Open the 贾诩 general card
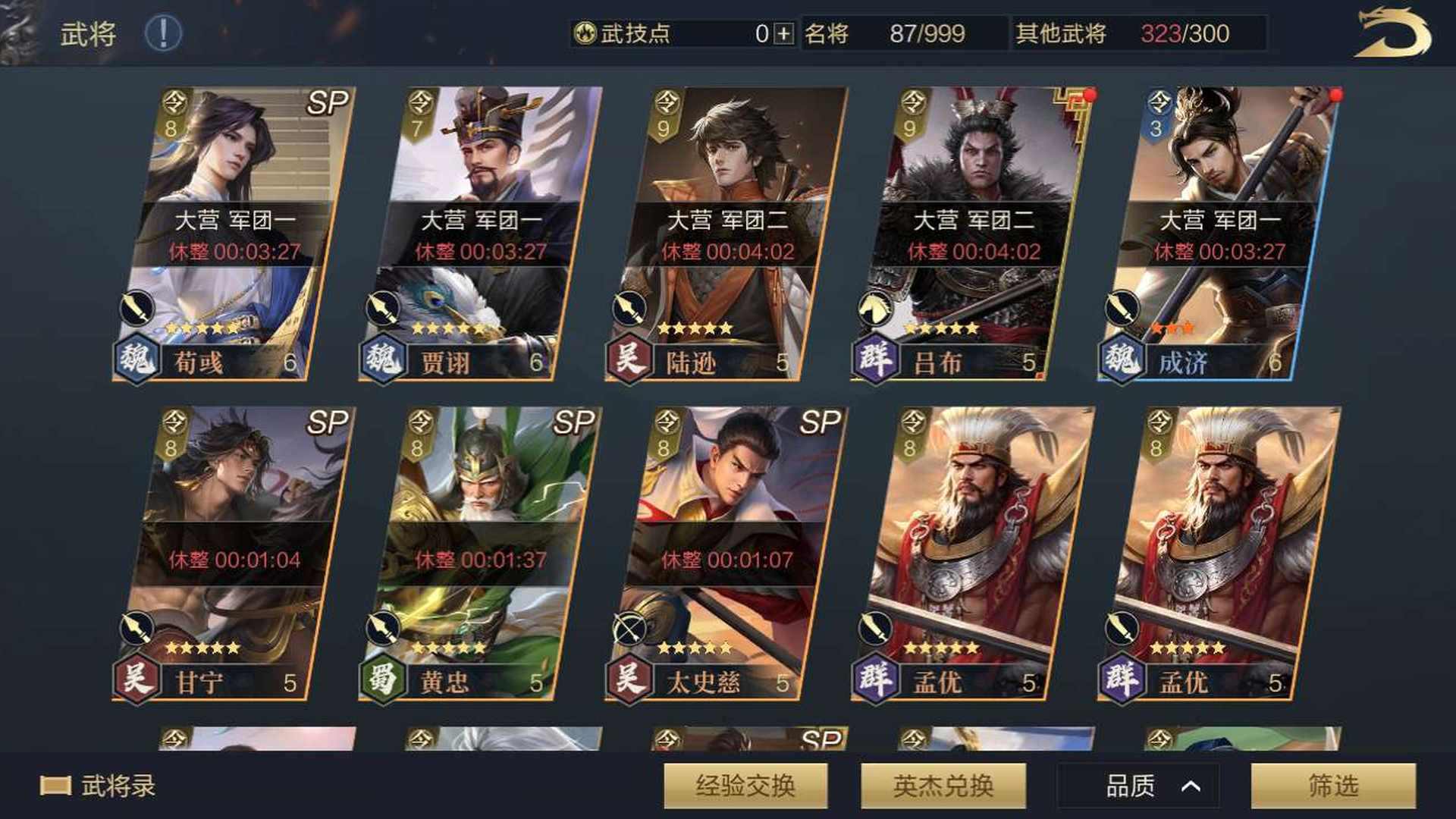 click(482, 235)
